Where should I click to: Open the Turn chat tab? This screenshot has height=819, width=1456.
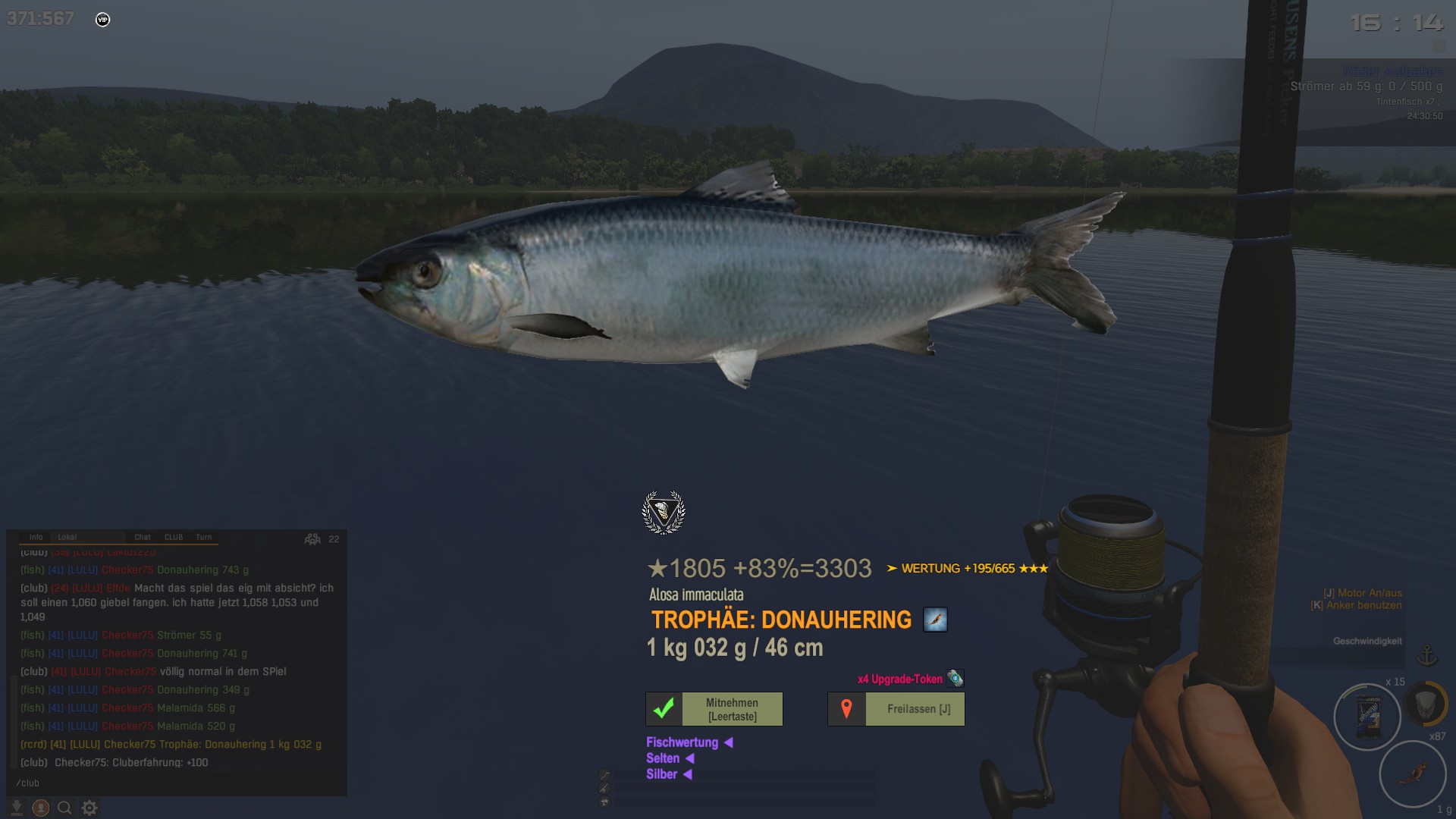tap(204, 537)
